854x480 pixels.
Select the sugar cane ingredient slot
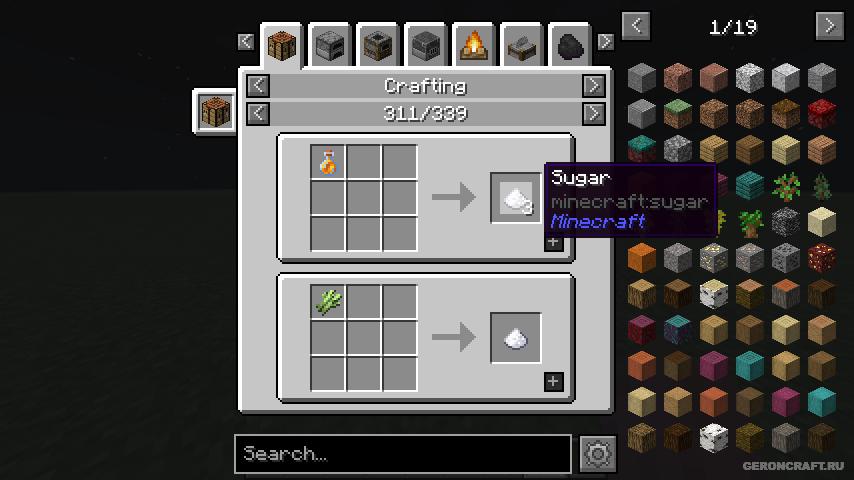(x=328, y=302)
